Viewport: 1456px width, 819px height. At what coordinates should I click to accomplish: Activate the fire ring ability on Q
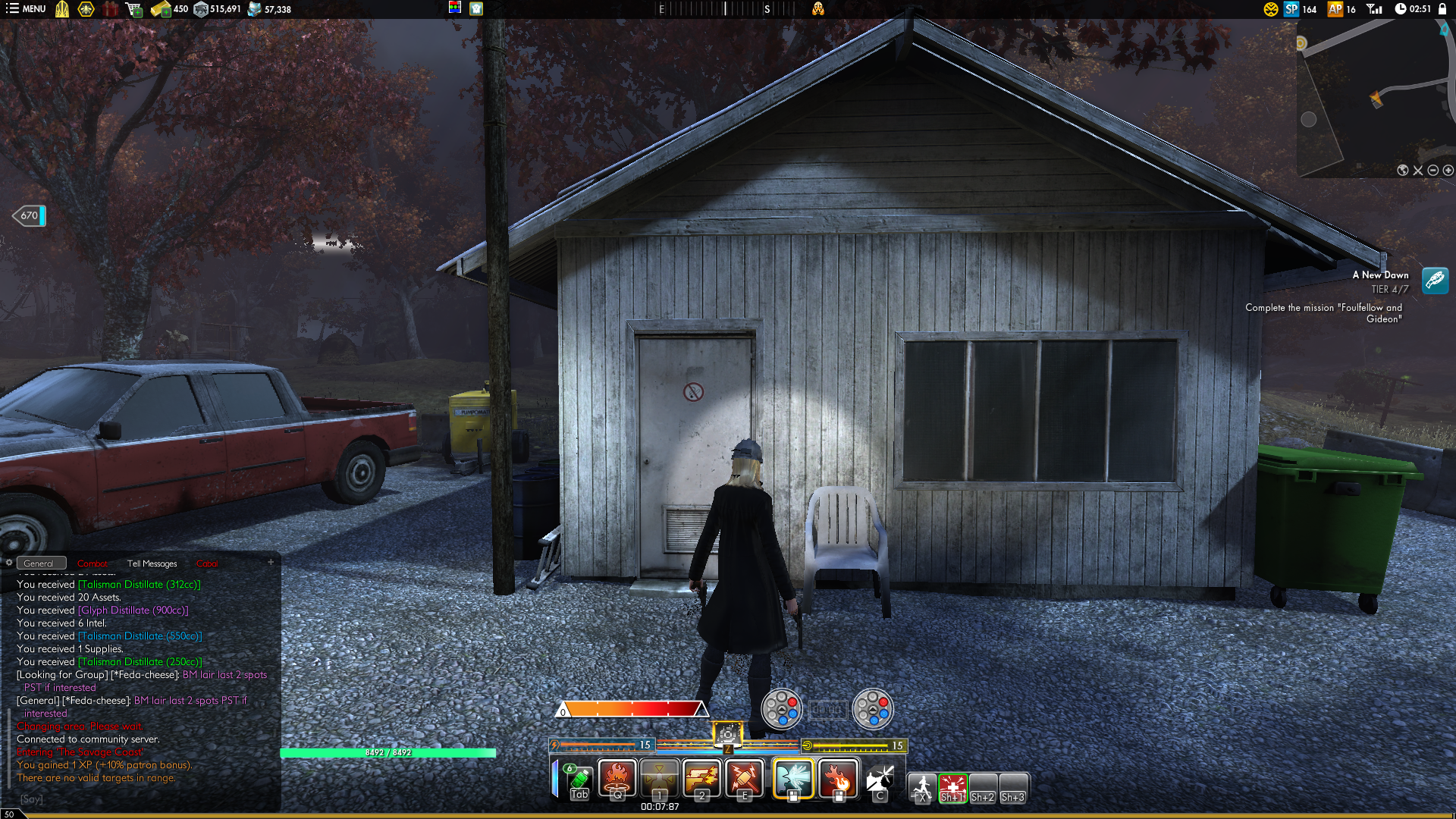tap(617, 779)
